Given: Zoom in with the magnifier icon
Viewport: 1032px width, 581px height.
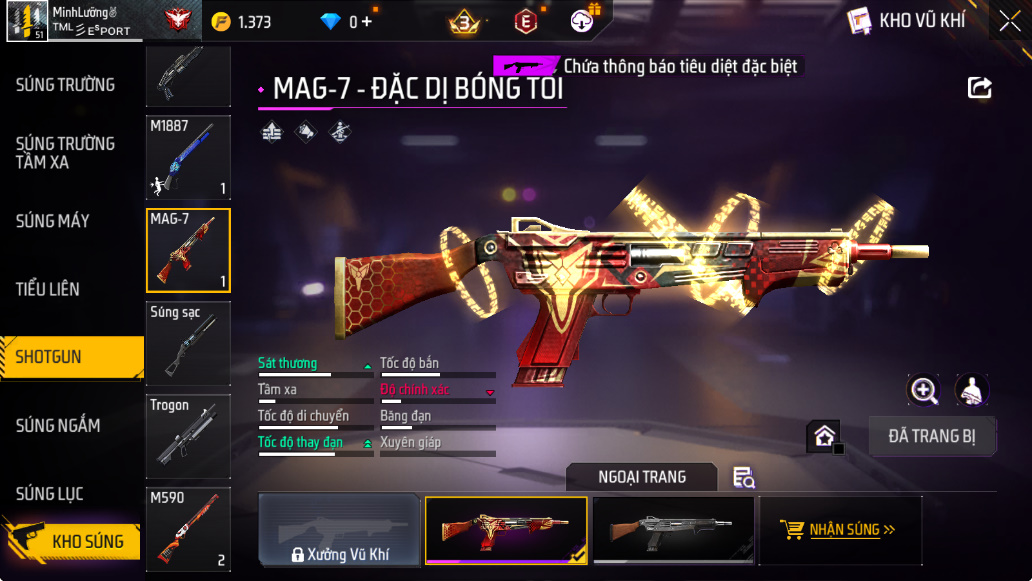Looking at the screenshot, I should (923, 391).
